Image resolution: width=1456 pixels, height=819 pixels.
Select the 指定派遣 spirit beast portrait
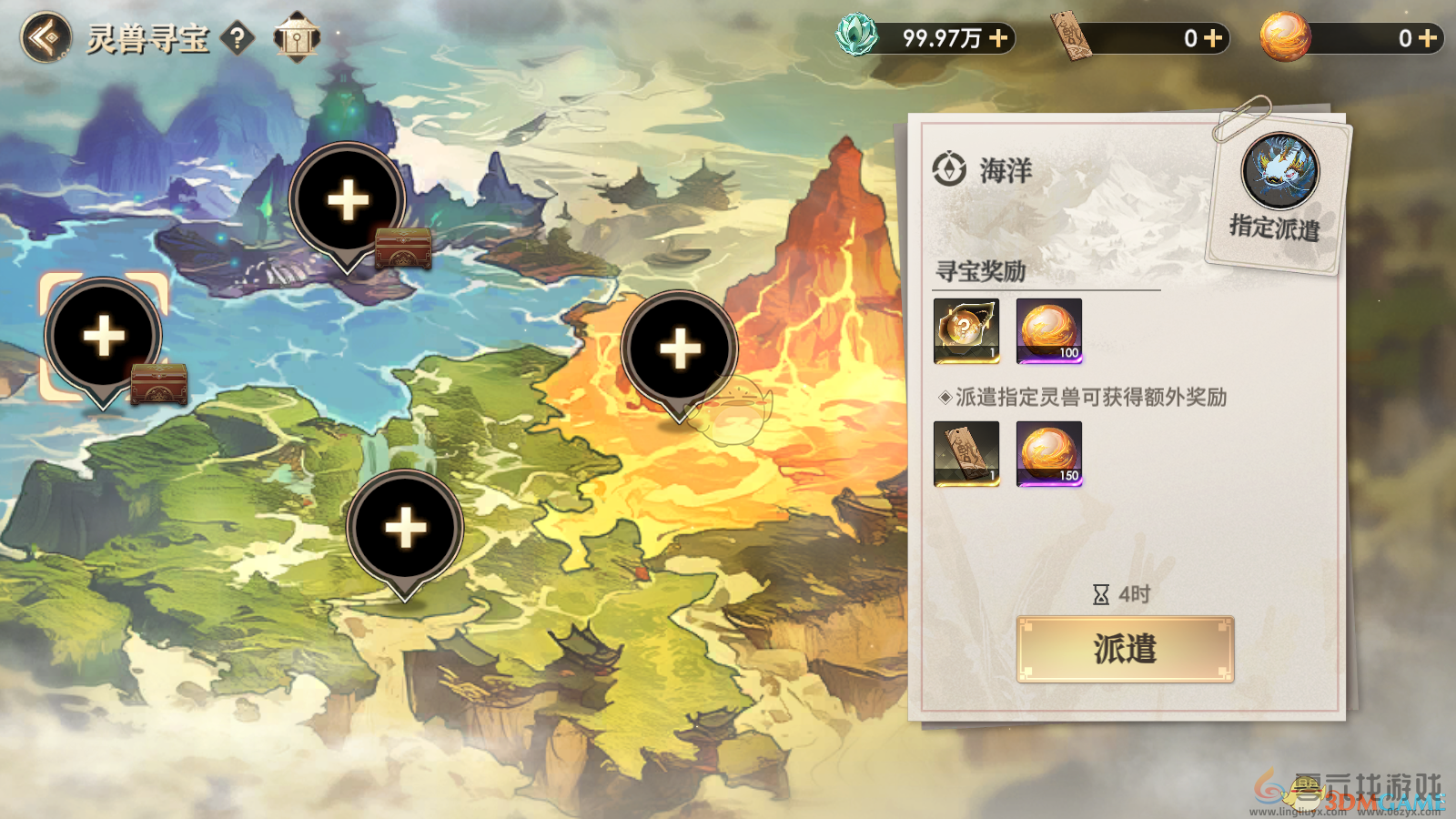pos(1279,171)
